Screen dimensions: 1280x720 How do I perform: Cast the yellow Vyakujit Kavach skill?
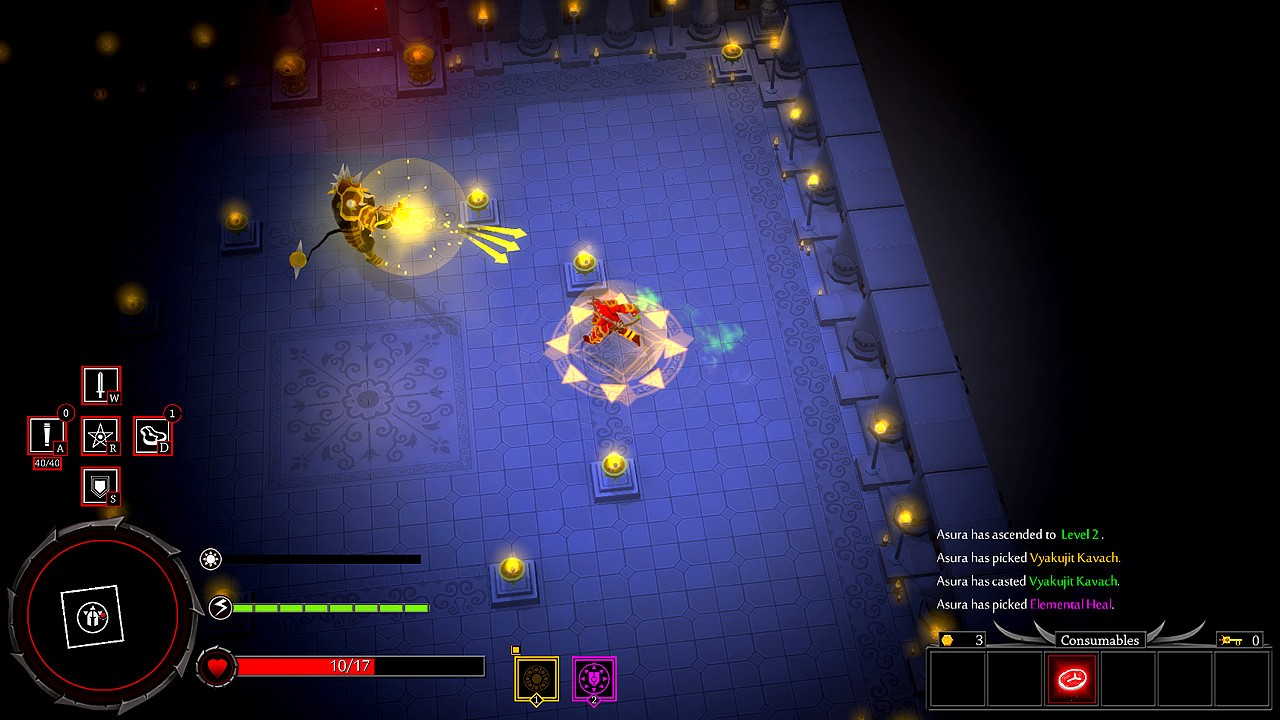(536, 679)
